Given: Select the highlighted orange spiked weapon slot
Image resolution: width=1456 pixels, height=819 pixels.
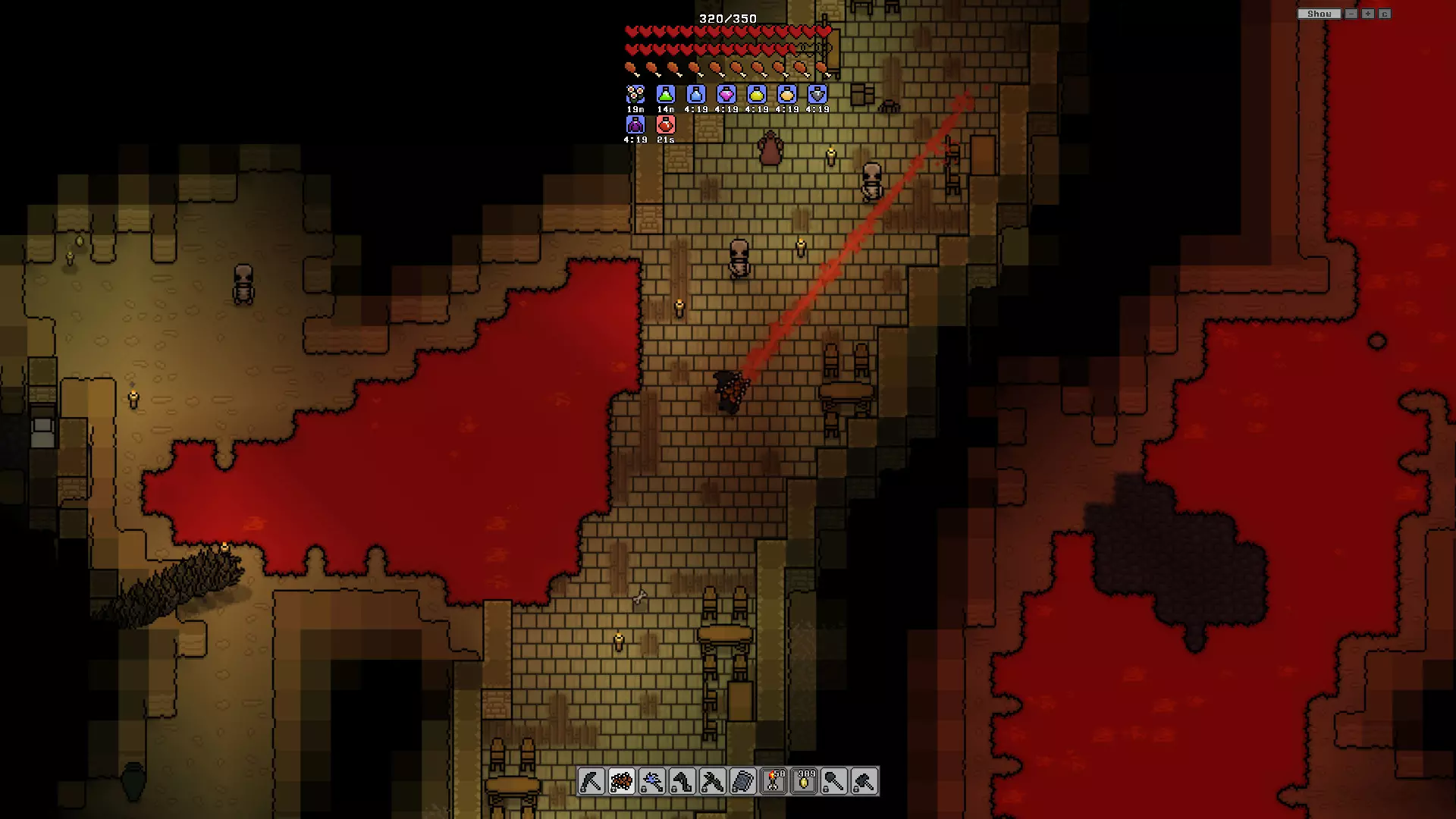Looking at the screenshot, I should (x=622, y=780).
